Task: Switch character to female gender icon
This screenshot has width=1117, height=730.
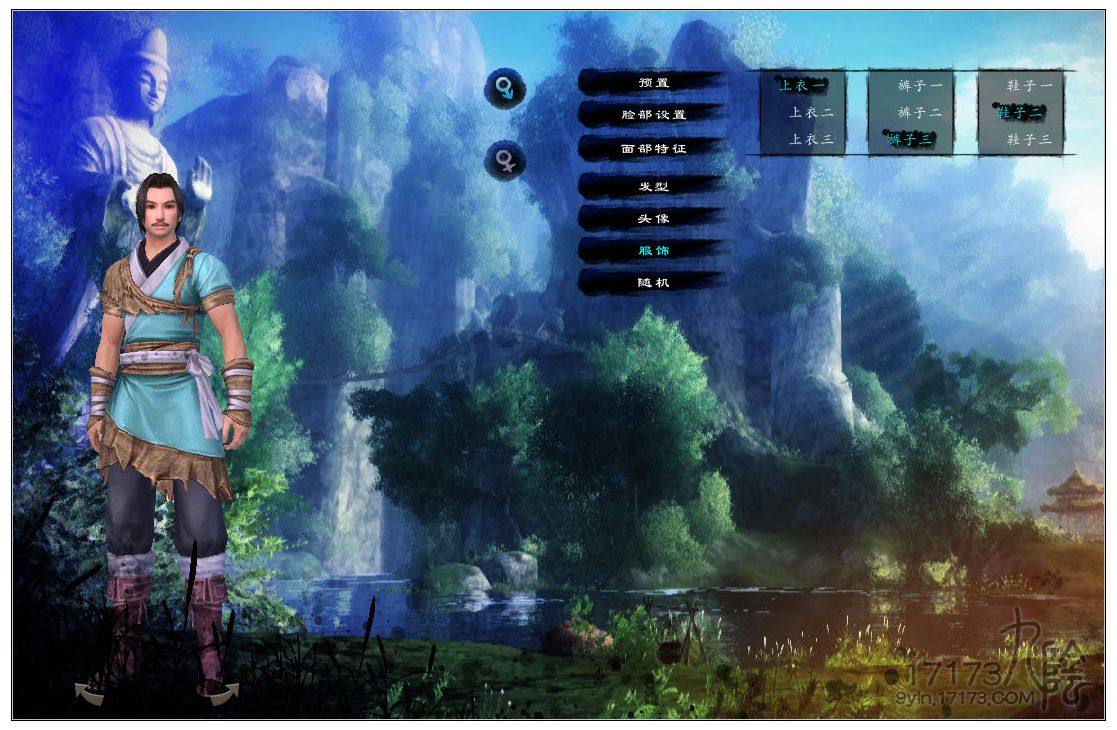Action: [x=505, y=161]
